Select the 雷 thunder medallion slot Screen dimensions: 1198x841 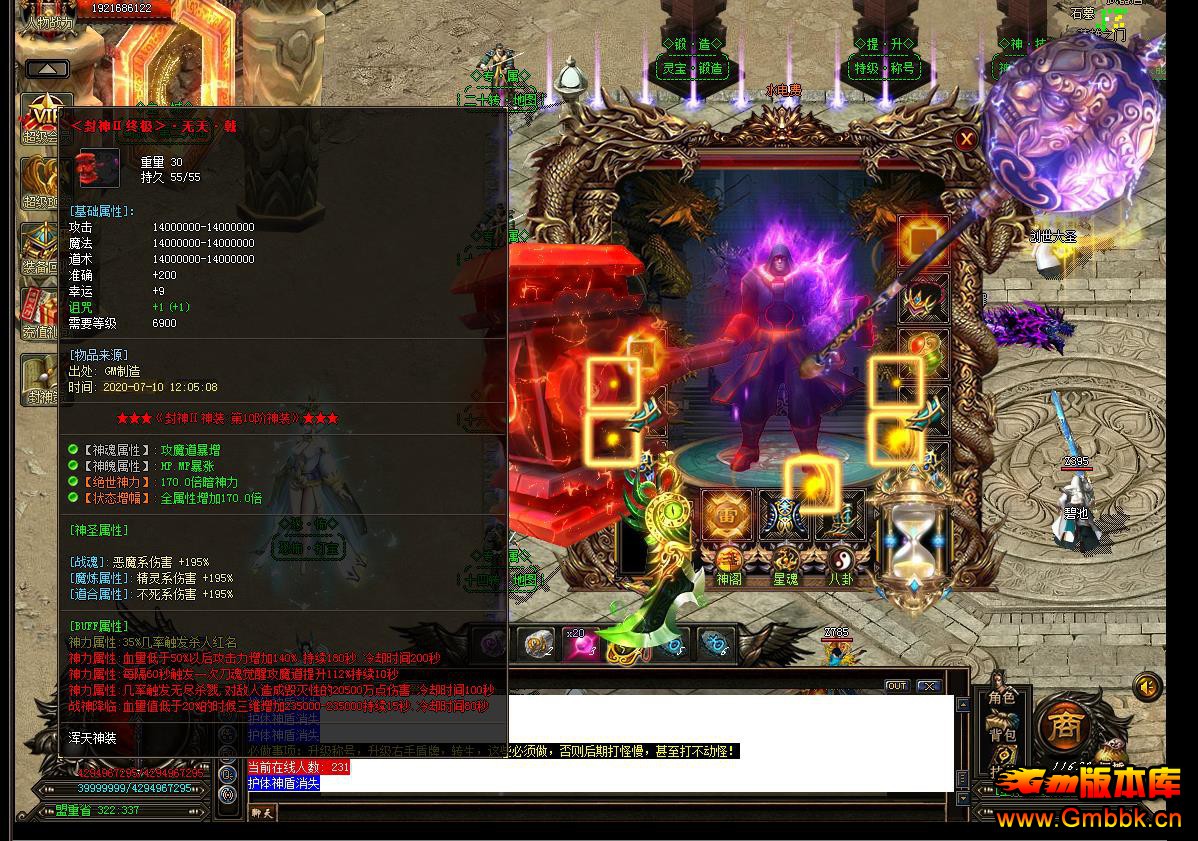point(727,515)
